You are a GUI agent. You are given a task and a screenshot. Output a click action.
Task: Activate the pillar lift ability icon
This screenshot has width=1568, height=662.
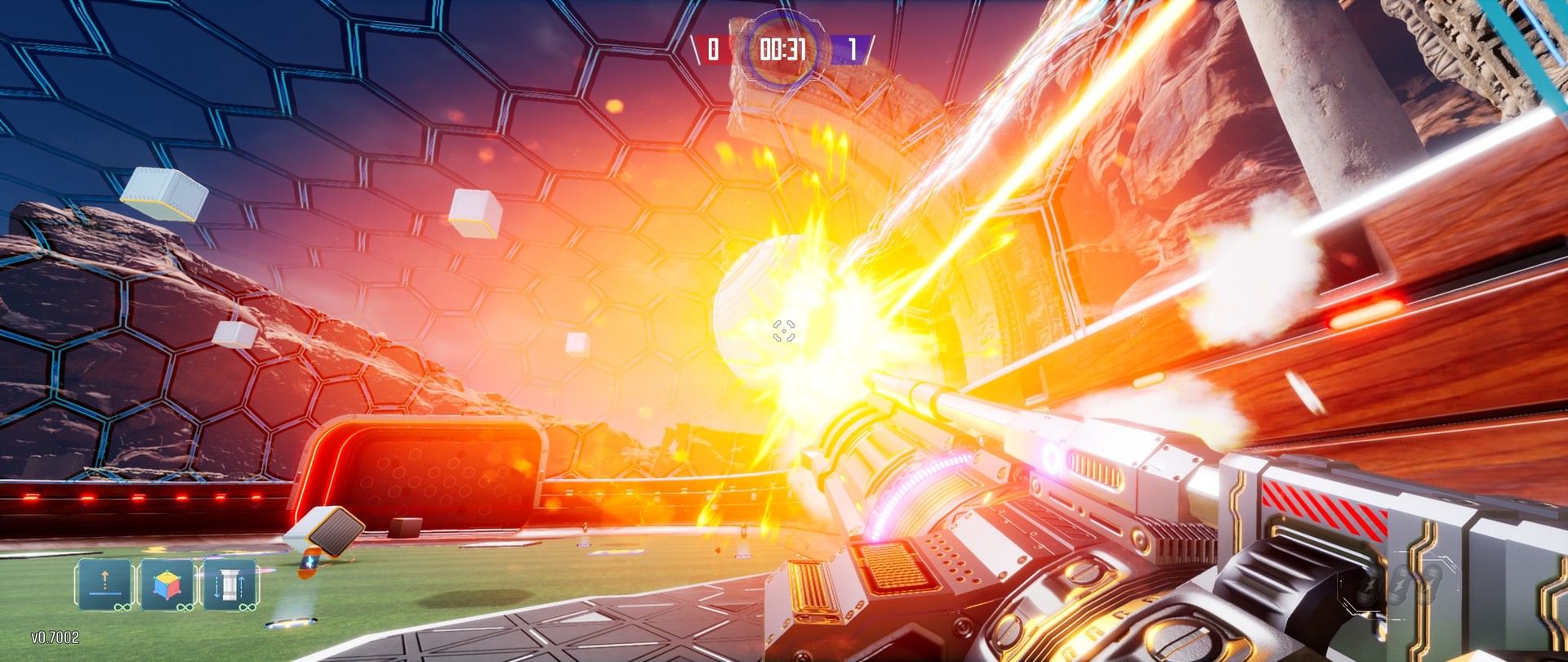click(230, 583)
